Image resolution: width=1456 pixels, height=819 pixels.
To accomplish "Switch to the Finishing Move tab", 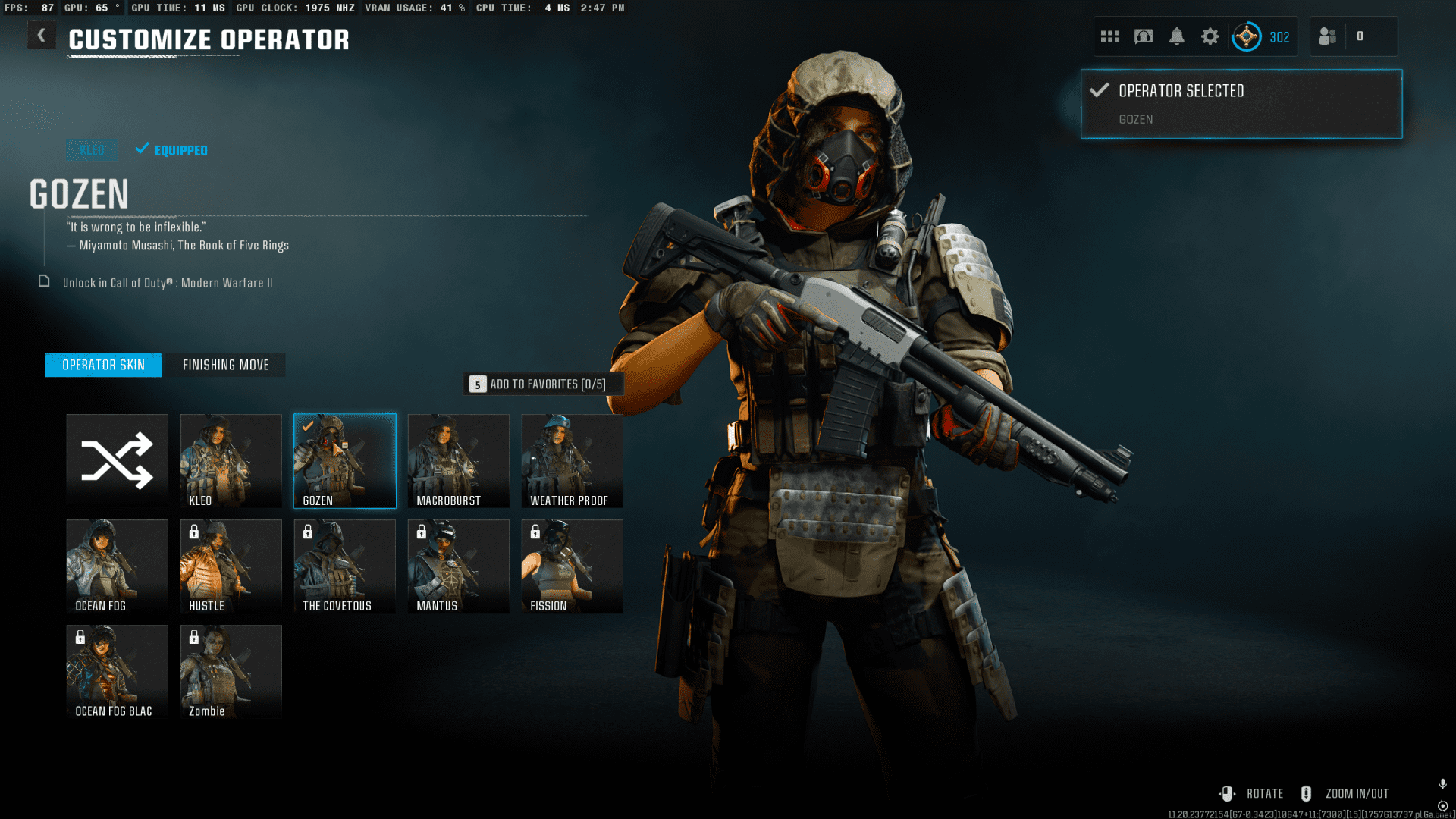I will point(225,365).
